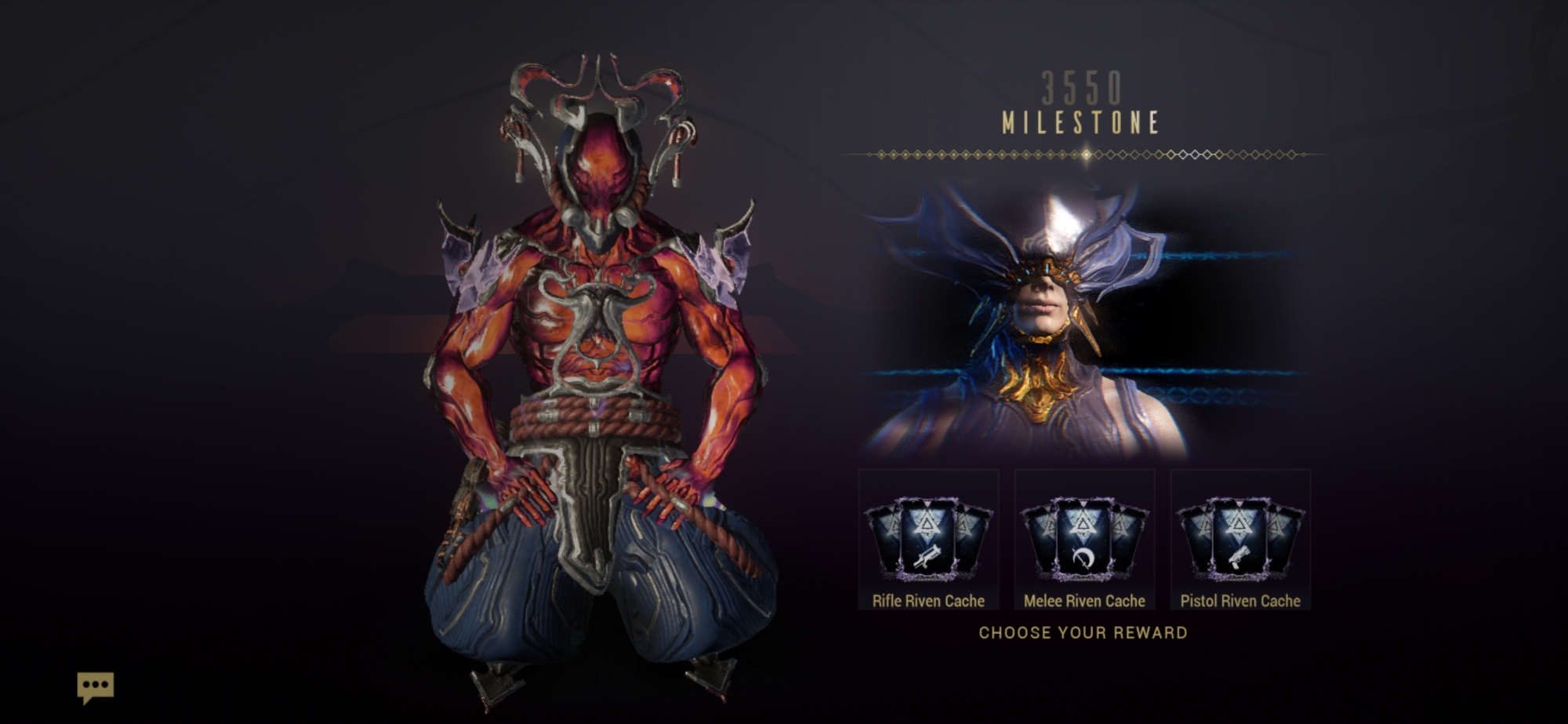Select the Melee Riven Cache reward
This screenshot has height=724, width=1568.
coord(1084,540)
